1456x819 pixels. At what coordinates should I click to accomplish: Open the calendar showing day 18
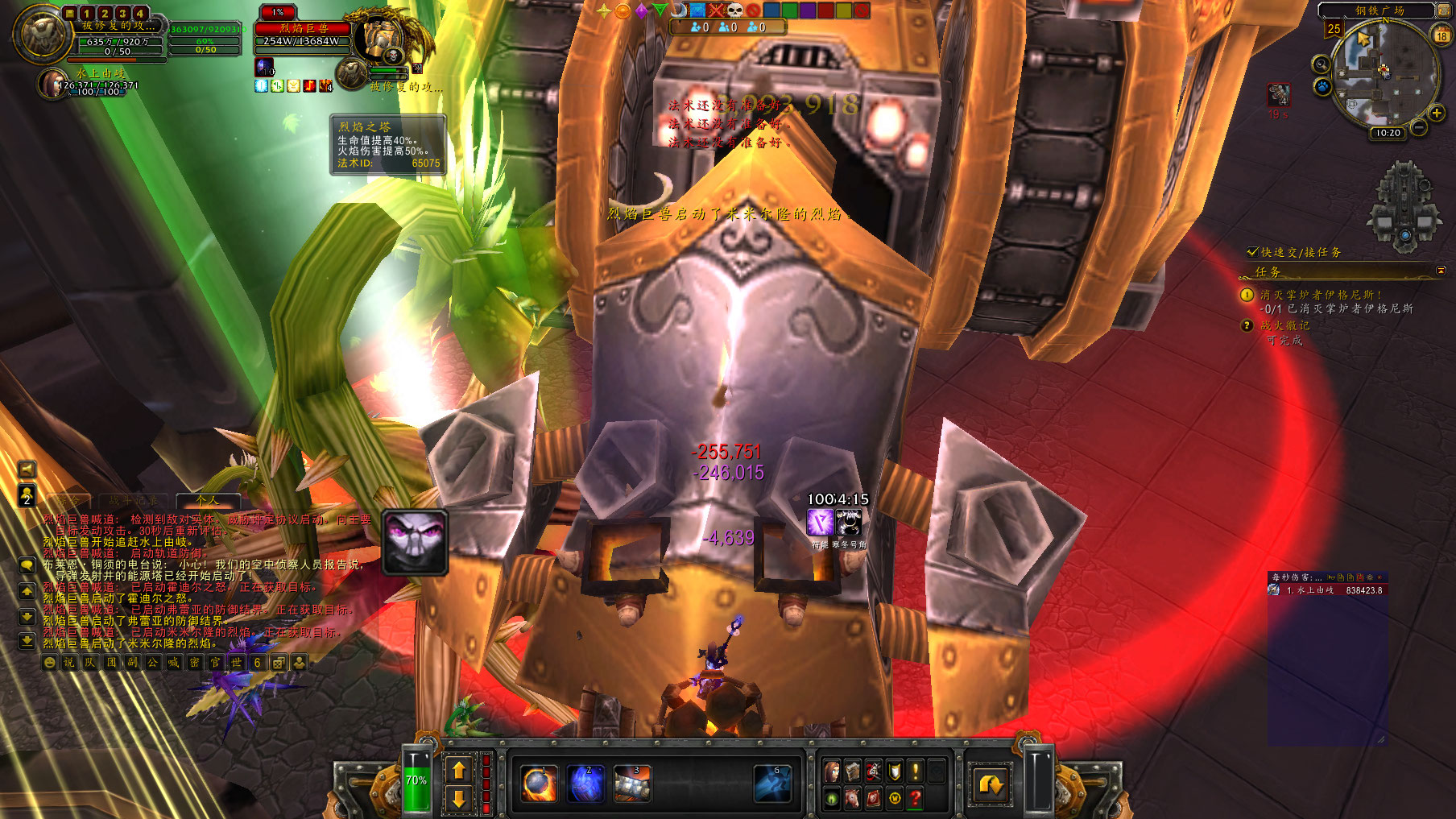[1442, 35]
